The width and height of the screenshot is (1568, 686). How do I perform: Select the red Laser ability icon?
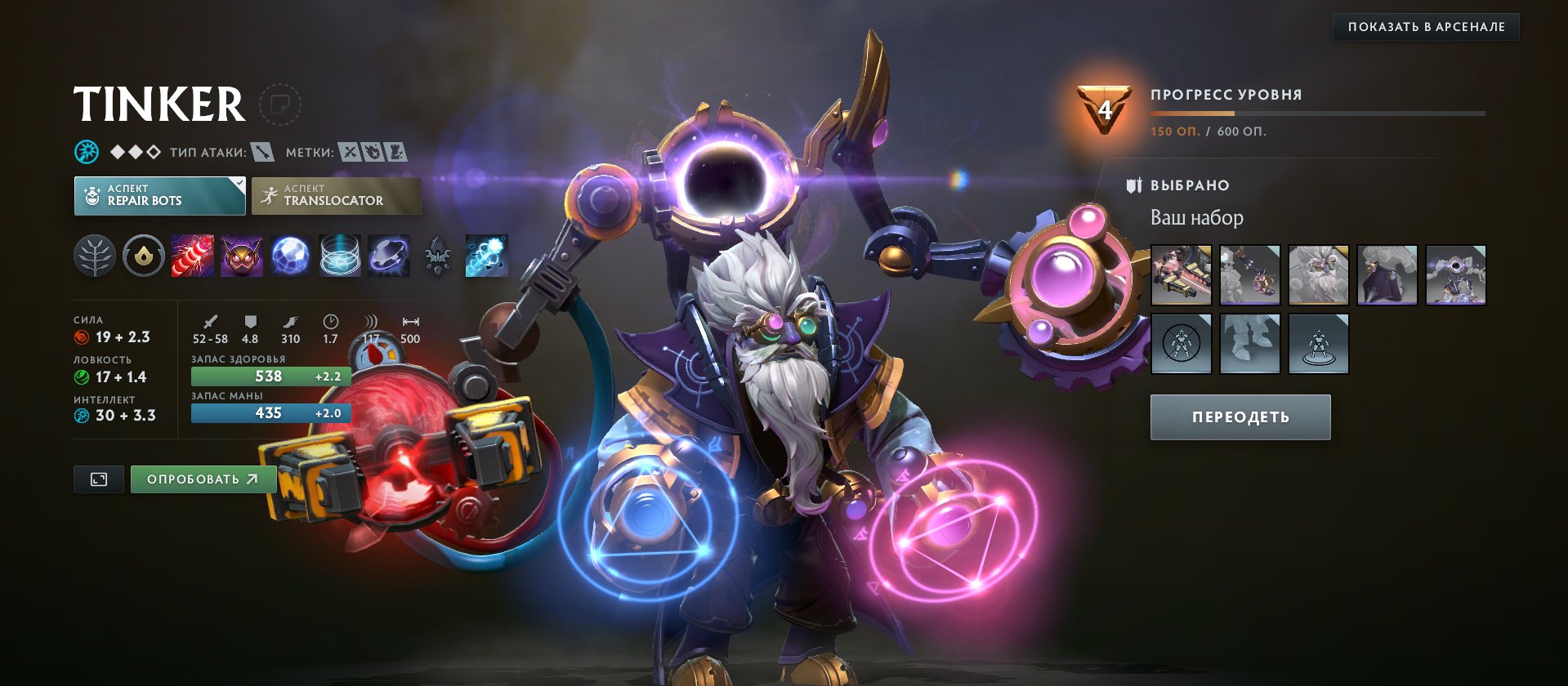(193, 256)
